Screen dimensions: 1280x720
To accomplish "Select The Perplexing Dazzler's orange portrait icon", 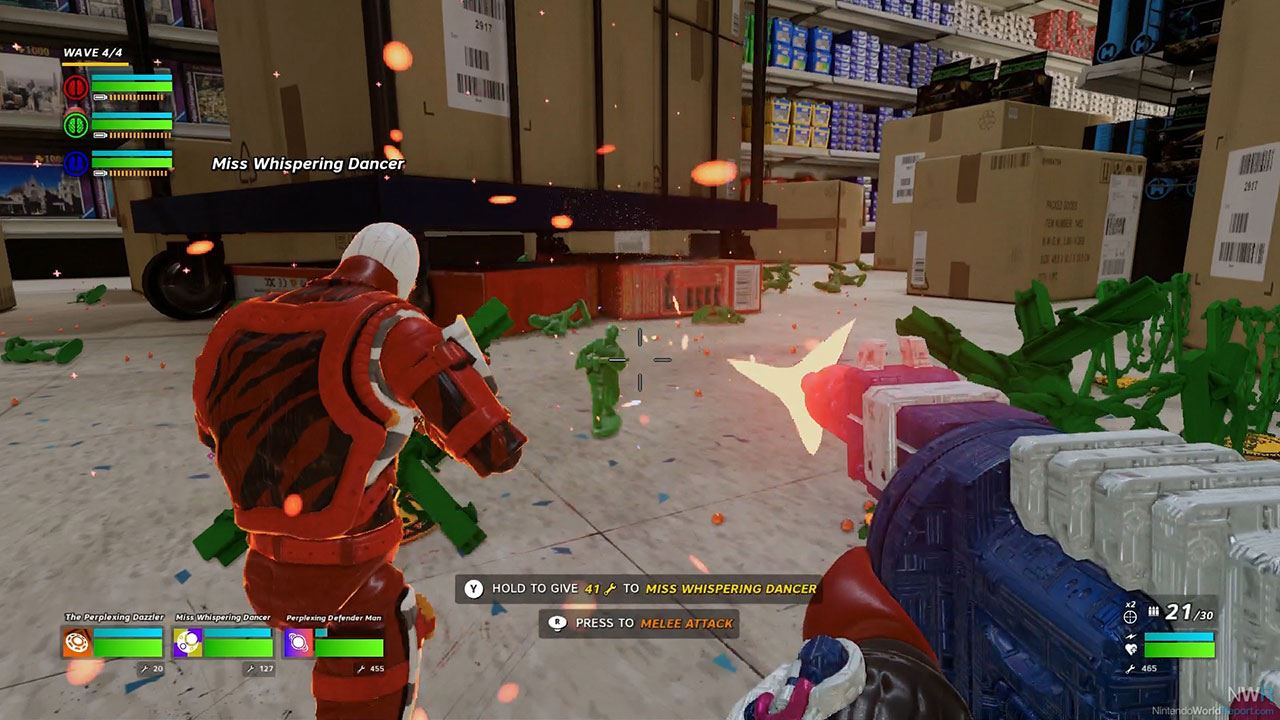I will click(x=77, y=642).
